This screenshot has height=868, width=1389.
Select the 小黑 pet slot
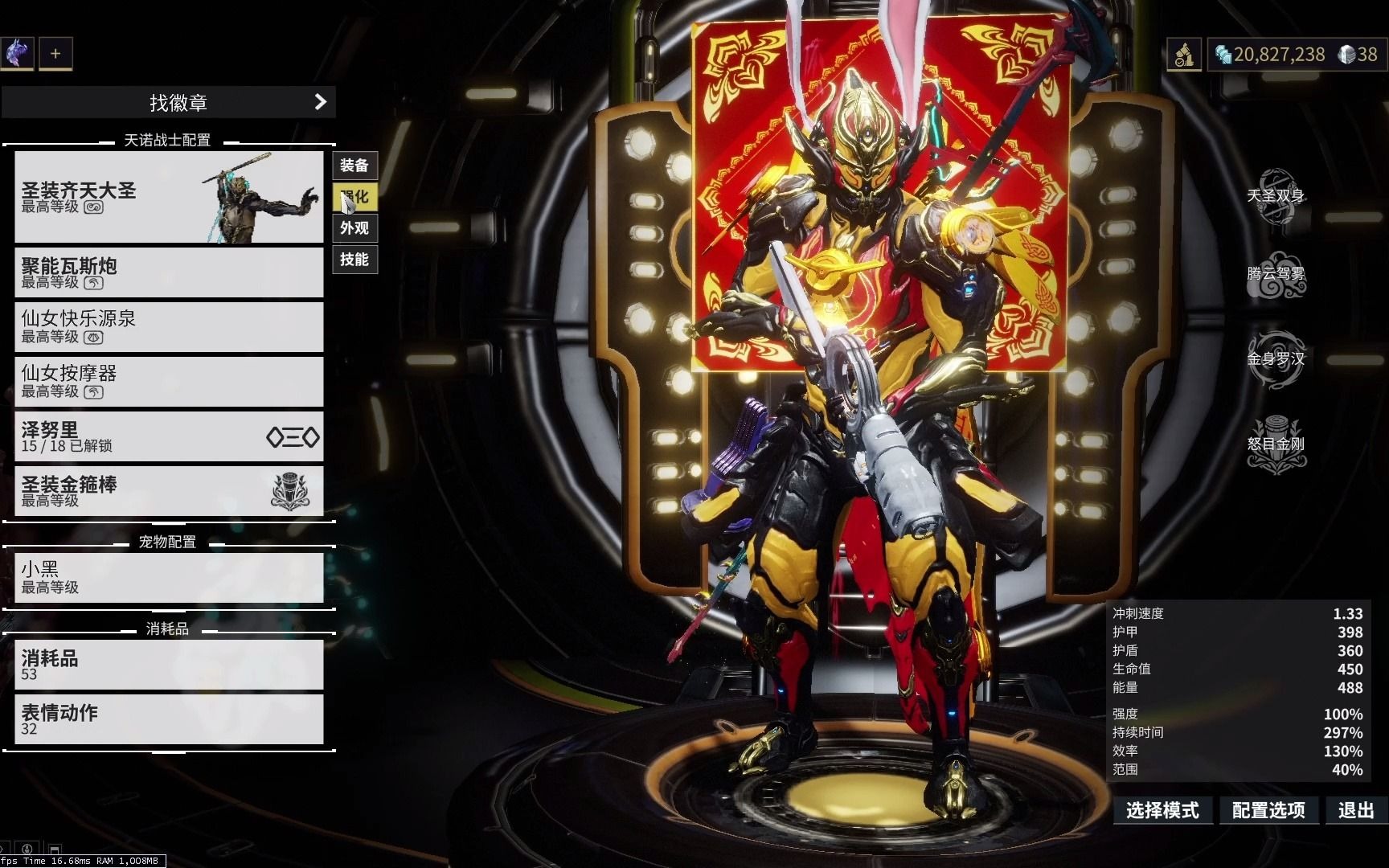[x=169, y=577]
